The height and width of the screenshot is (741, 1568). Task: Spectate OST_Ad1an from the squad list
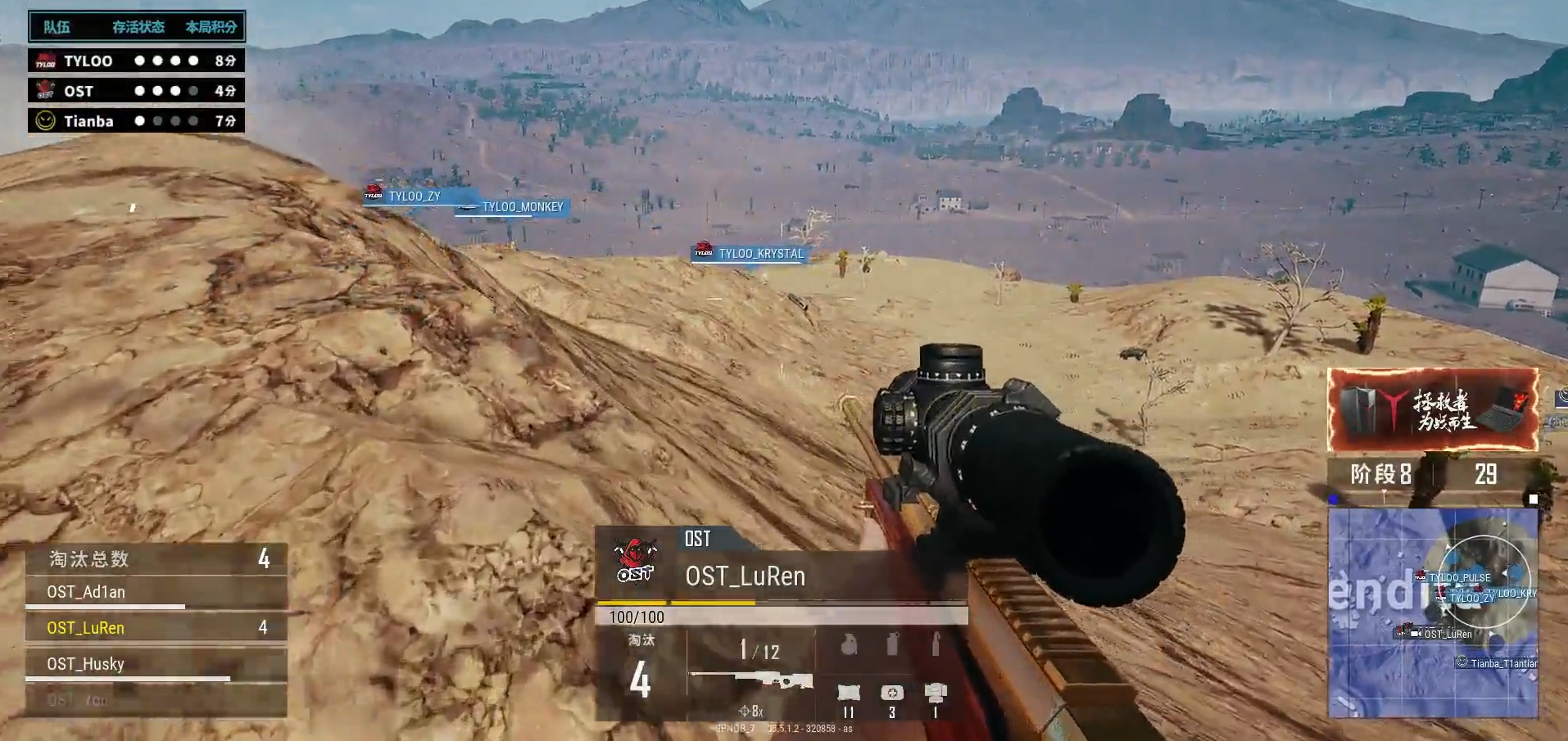[156, 592]
